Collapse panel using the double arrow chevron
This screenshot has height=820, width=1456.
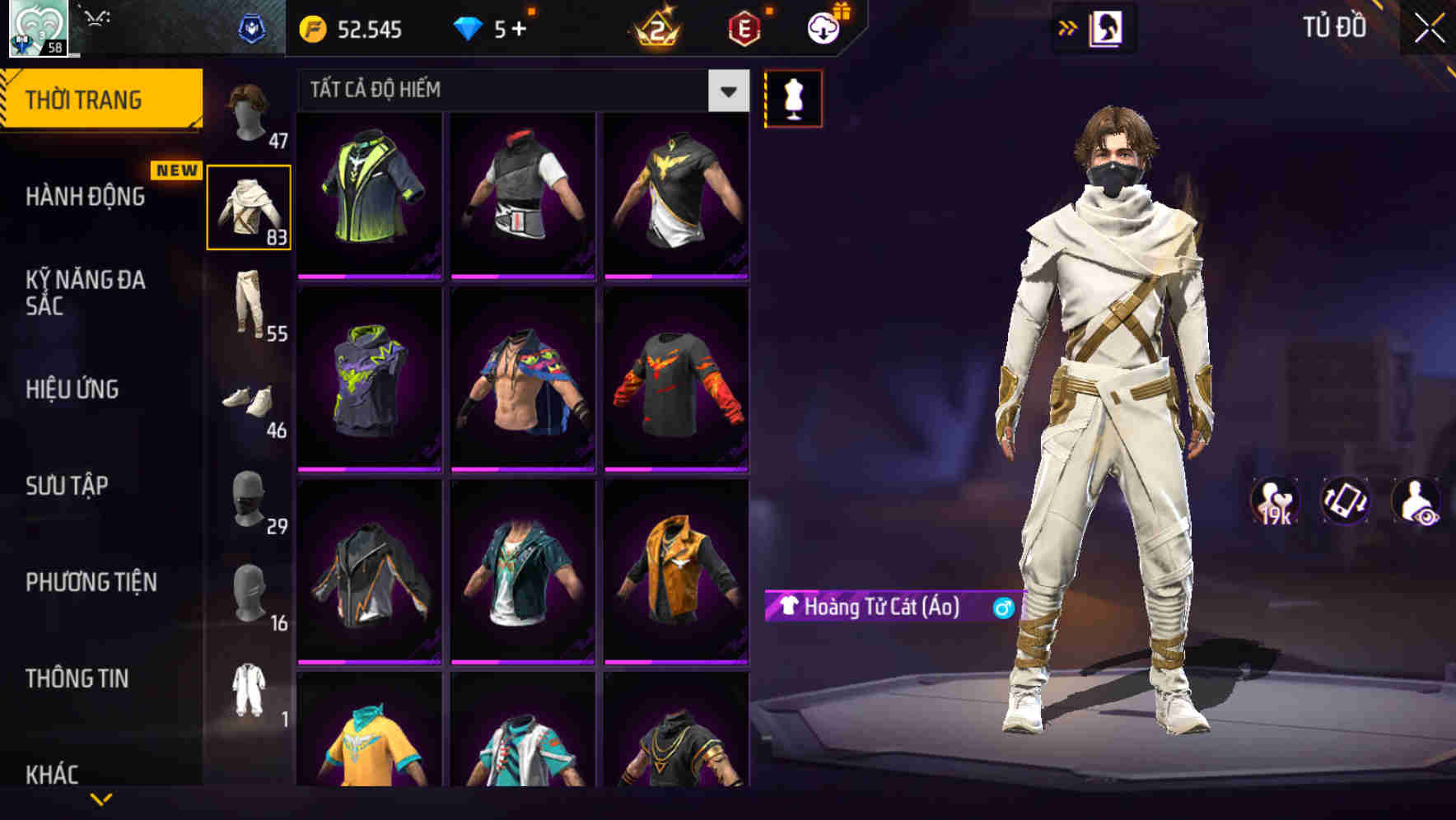coord(1068,27)
